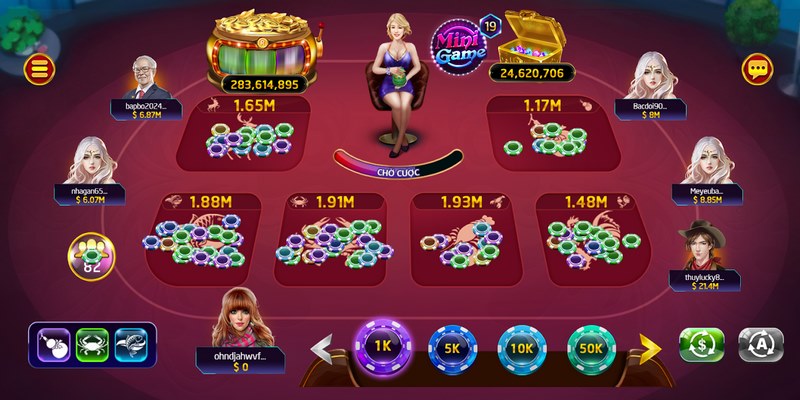Show lower chip values with left arrow

[324, 348]
